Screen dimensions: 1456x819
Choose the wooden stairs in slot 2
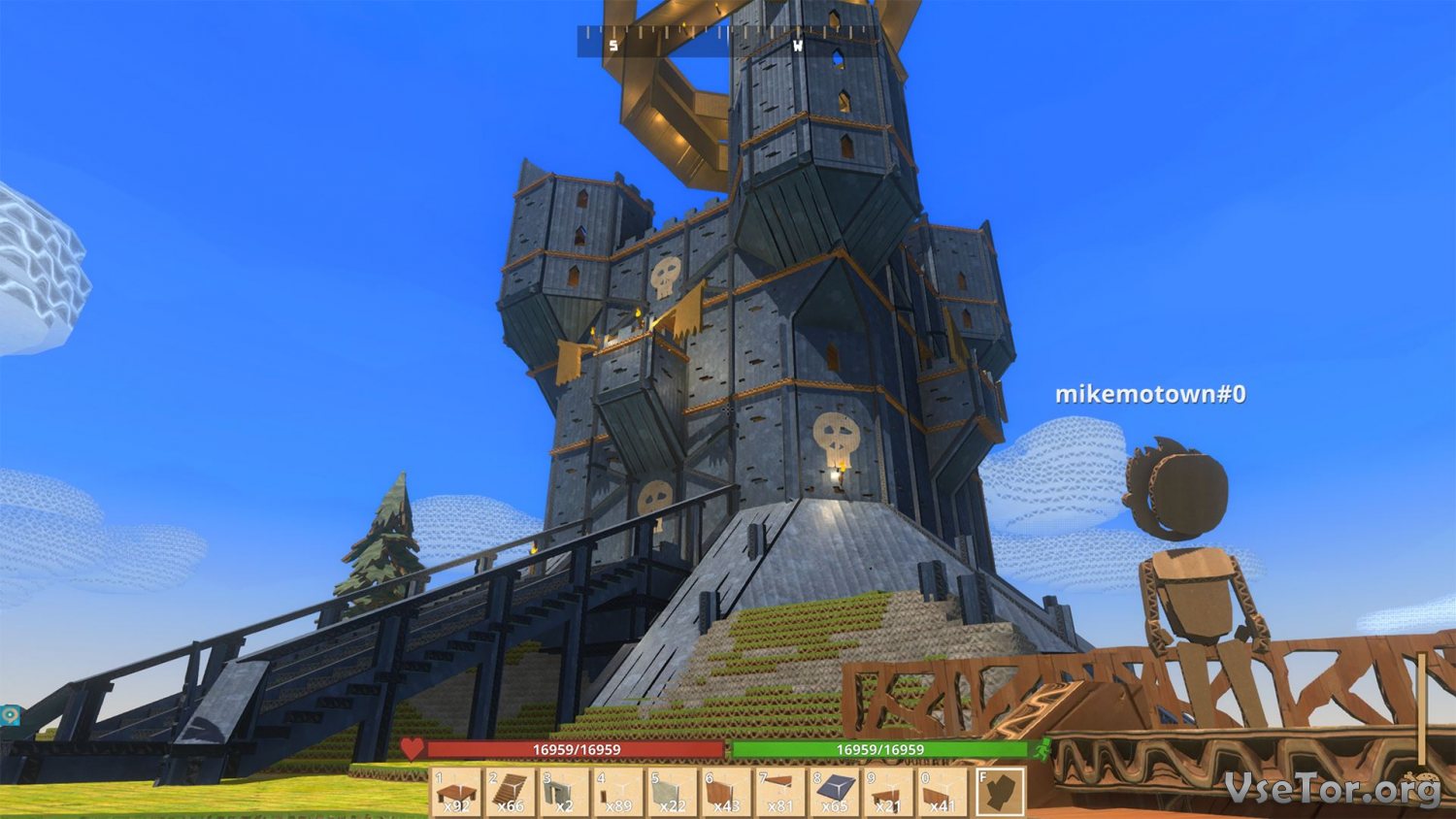[x=511, y=792]
